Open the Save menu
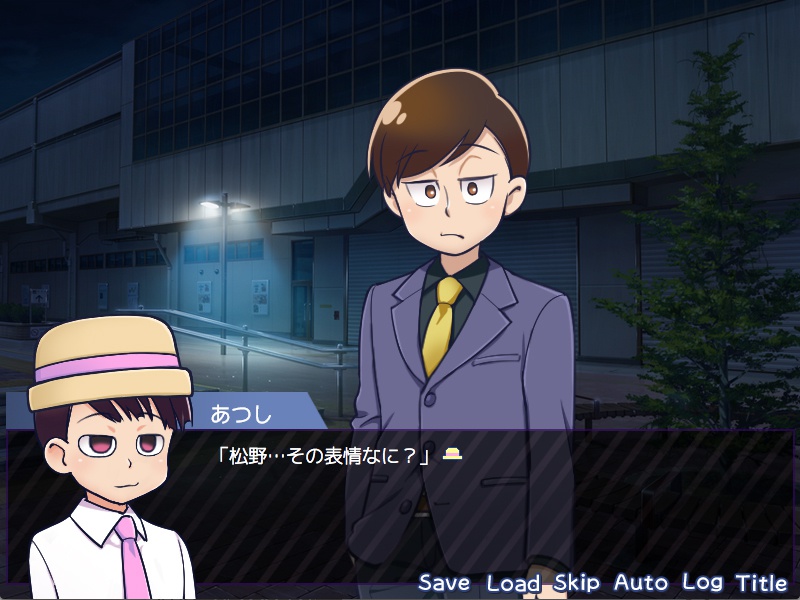Image resolution: width=800 pixels, height=600 pixels. [x=444, y=582]
